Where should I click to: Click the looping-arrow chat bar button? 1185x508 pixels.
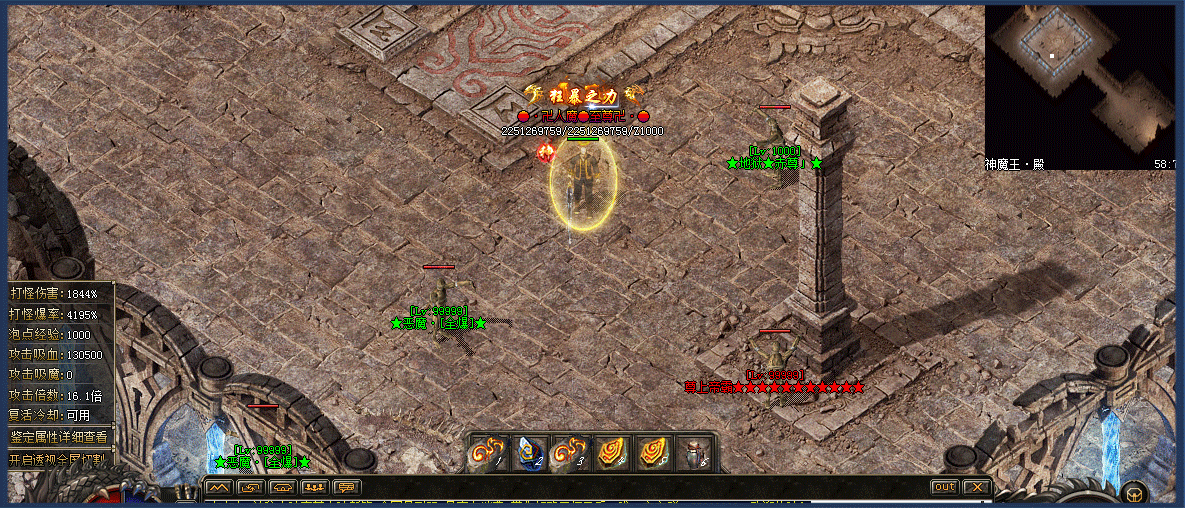[x=251, y=488]
